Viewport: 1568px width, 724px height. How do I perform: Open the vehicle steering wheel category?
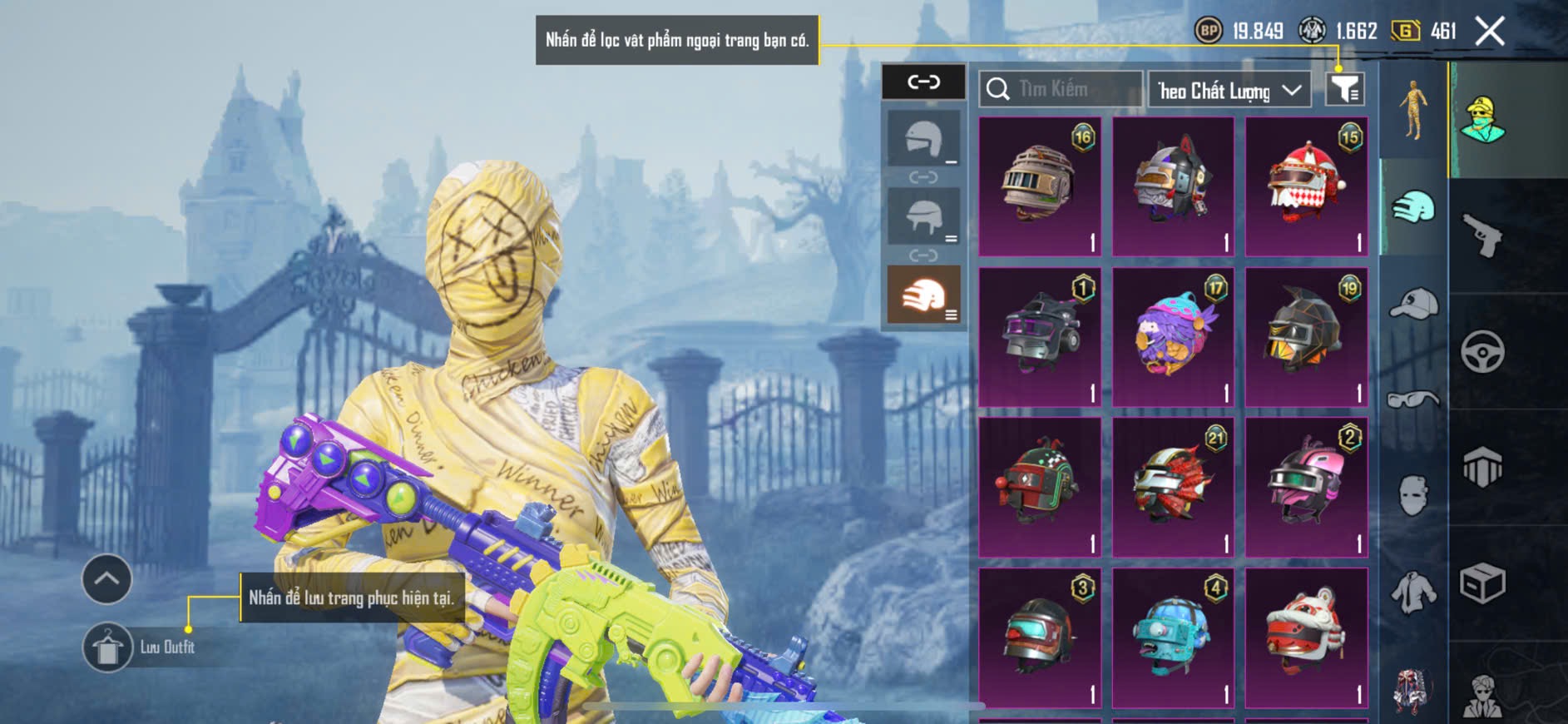click(x=1482, y=351)
